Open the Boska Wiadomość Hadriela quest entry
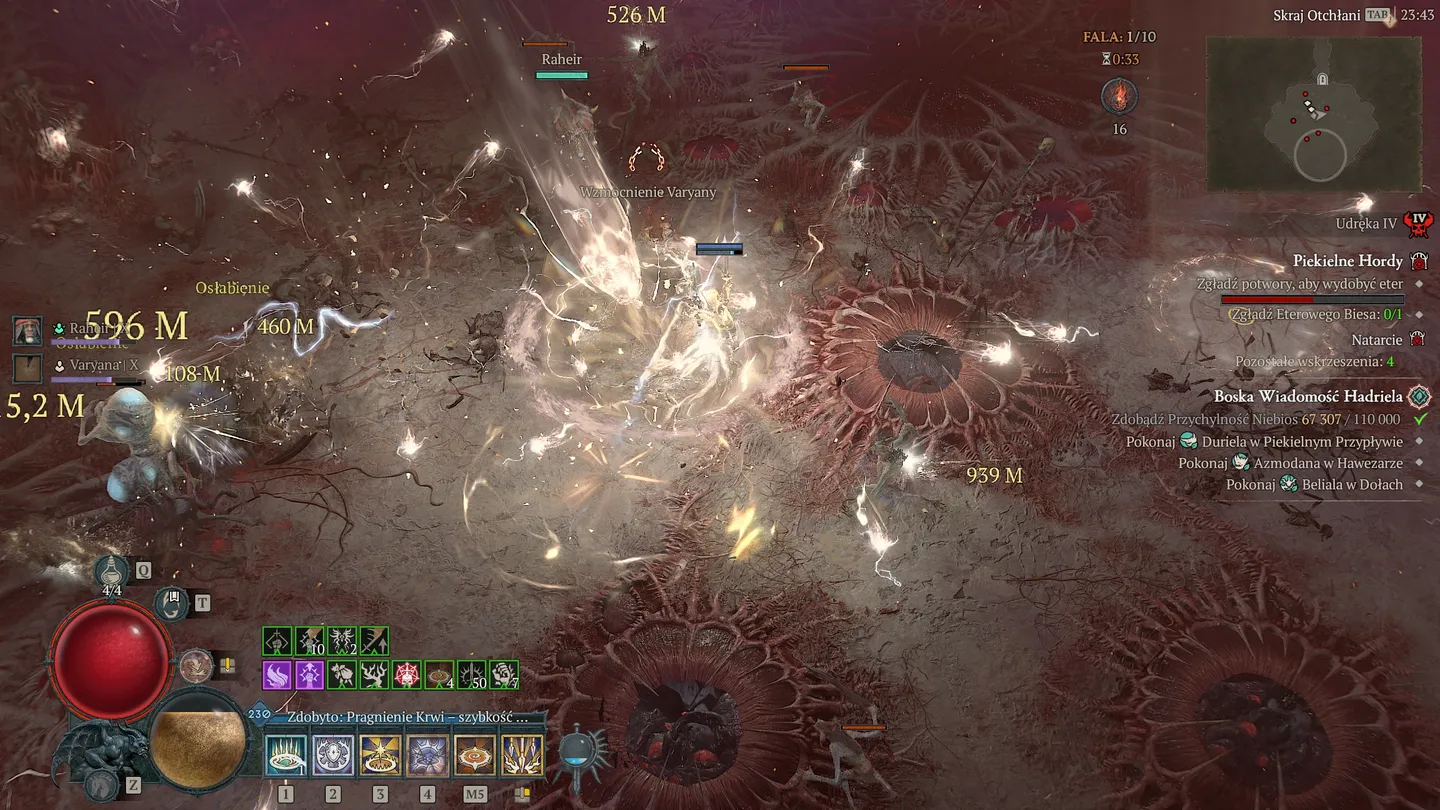The image size is (1440, 810). 1308,397
